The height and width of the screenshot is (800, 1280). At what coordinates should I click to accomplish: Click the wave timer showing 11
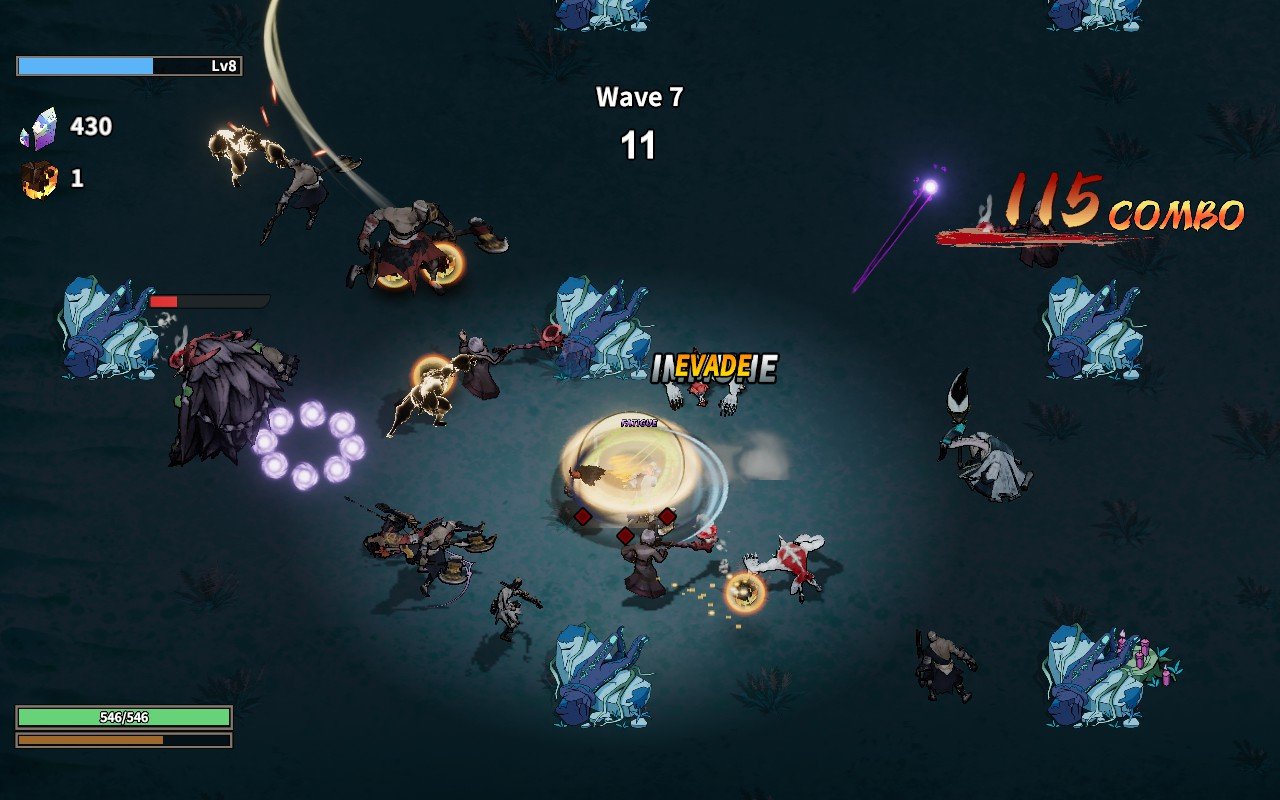point(640,143)
